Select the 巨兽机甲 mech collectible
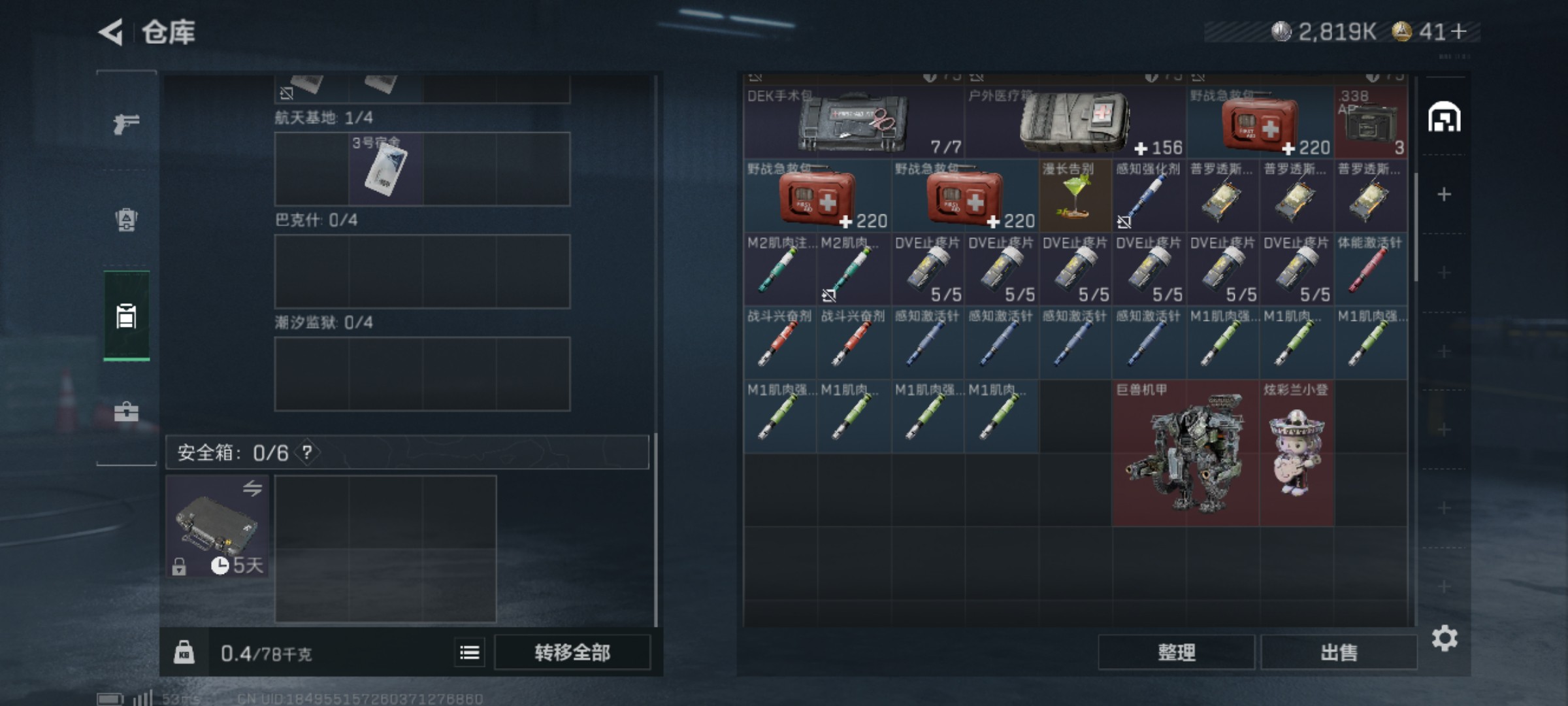Screen dimensions: 1568x706 (x=1185, y=454)
